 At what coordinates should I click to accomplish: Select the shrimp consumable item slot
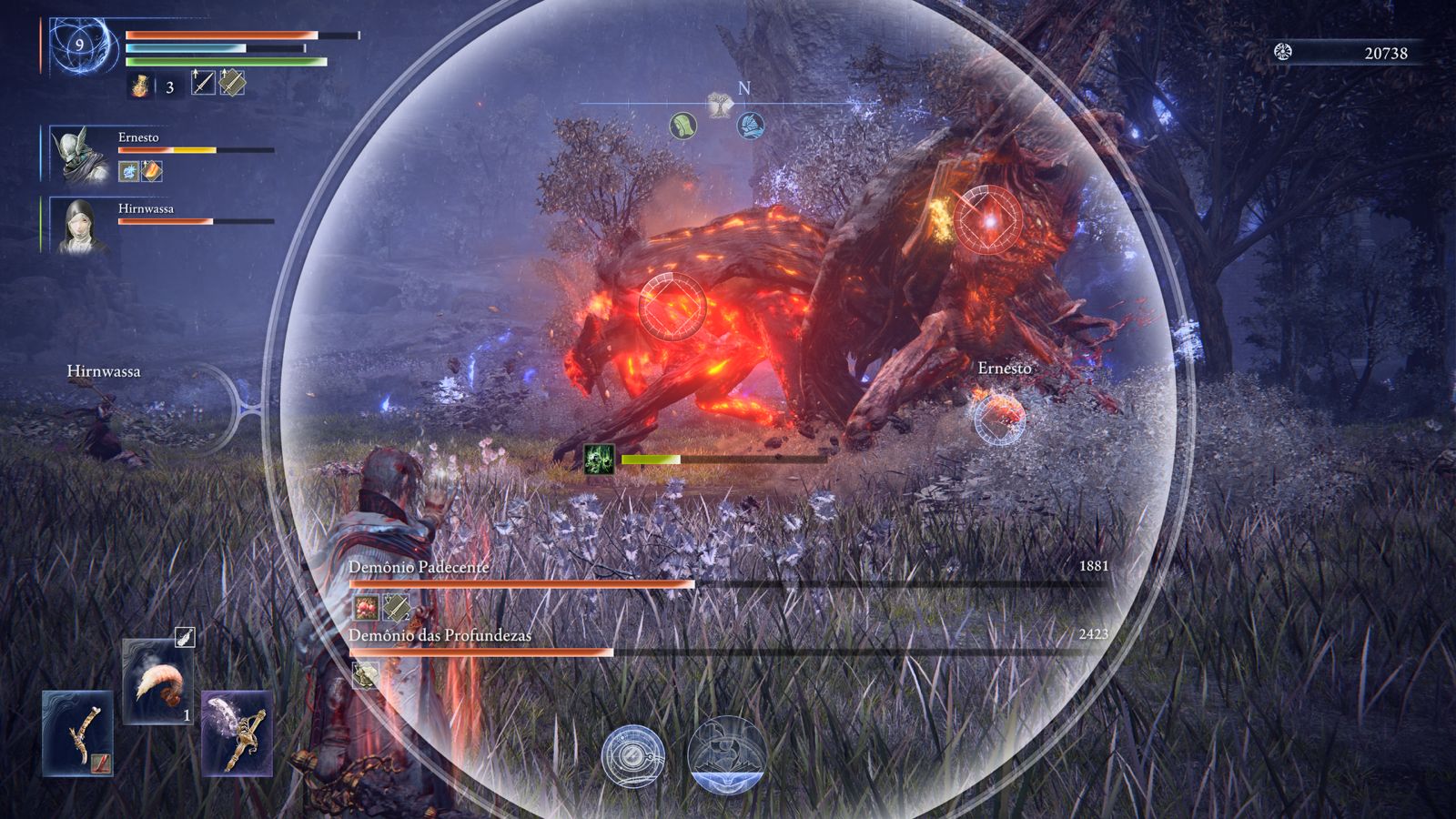(158, 682)
